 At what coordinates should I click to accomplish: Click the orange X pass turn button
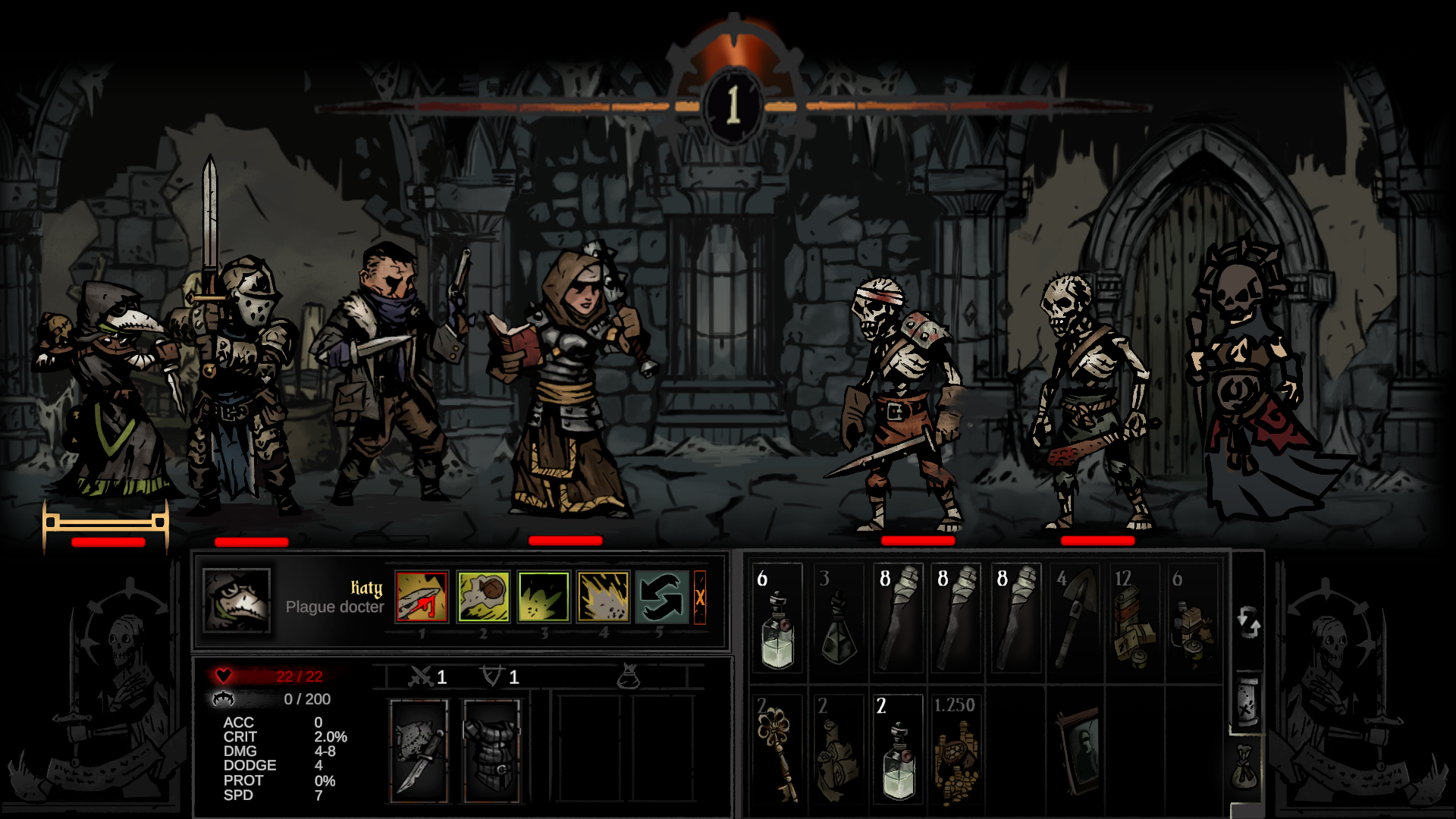(700, 598)
